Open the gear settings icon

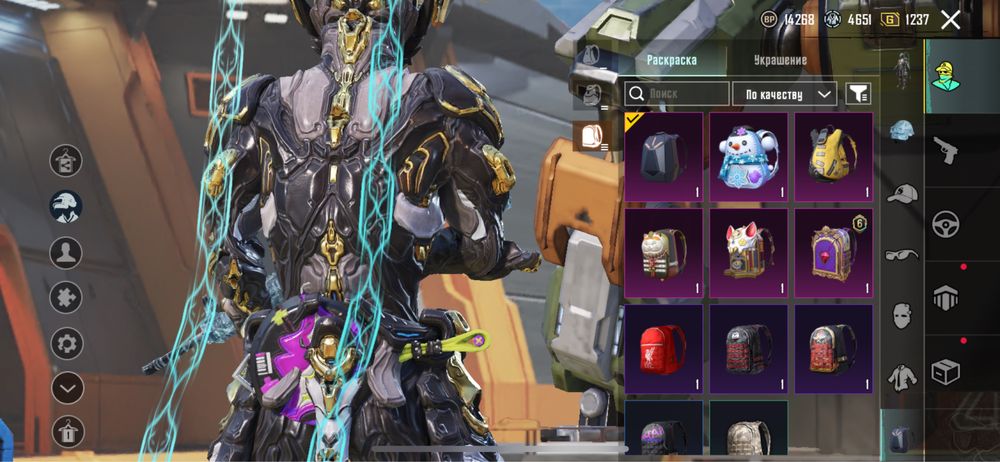click(67, 343)
